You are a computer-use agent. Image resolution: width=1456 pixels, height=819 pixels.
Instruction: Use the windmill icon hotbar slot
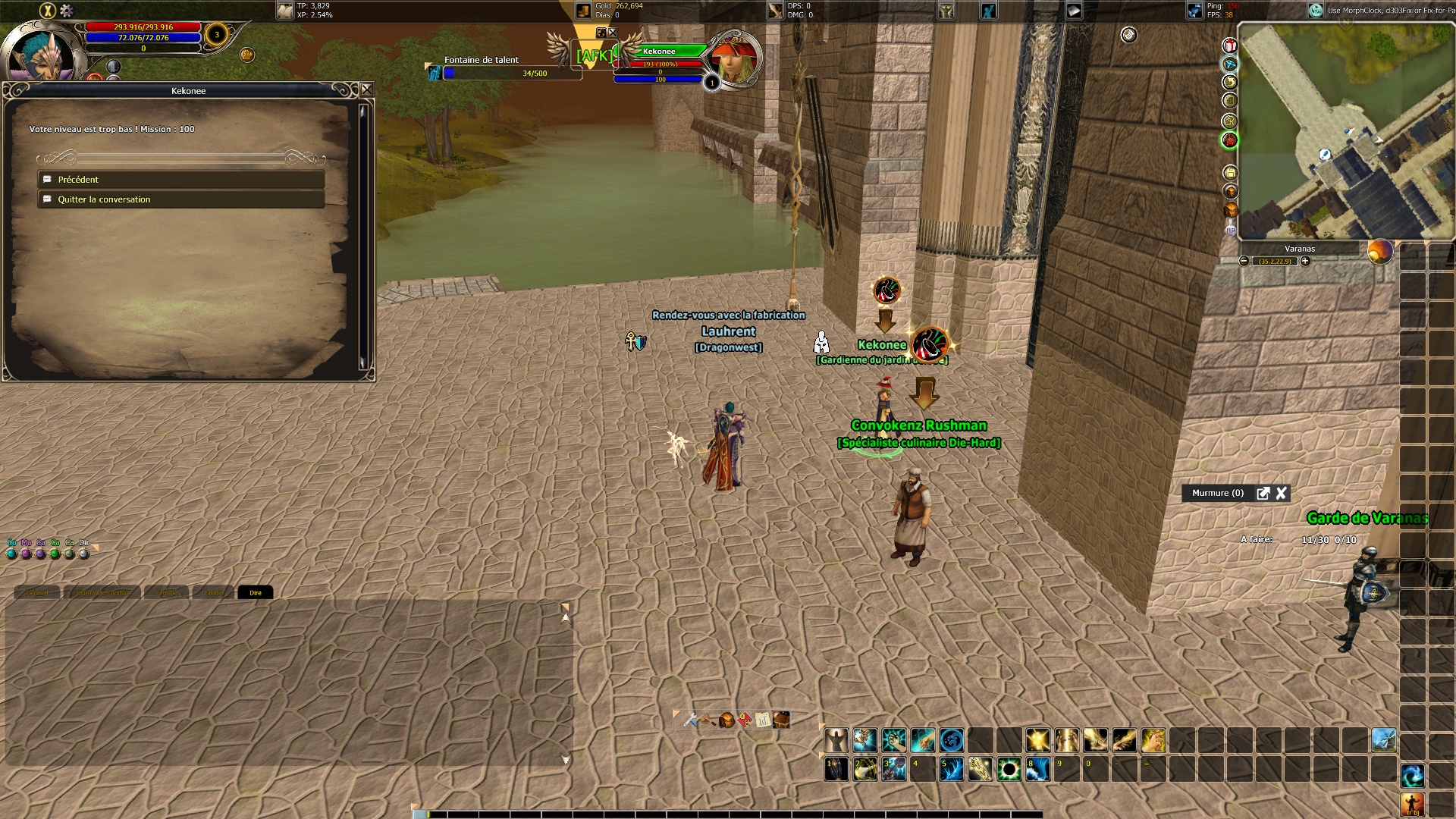(1384, 739)
